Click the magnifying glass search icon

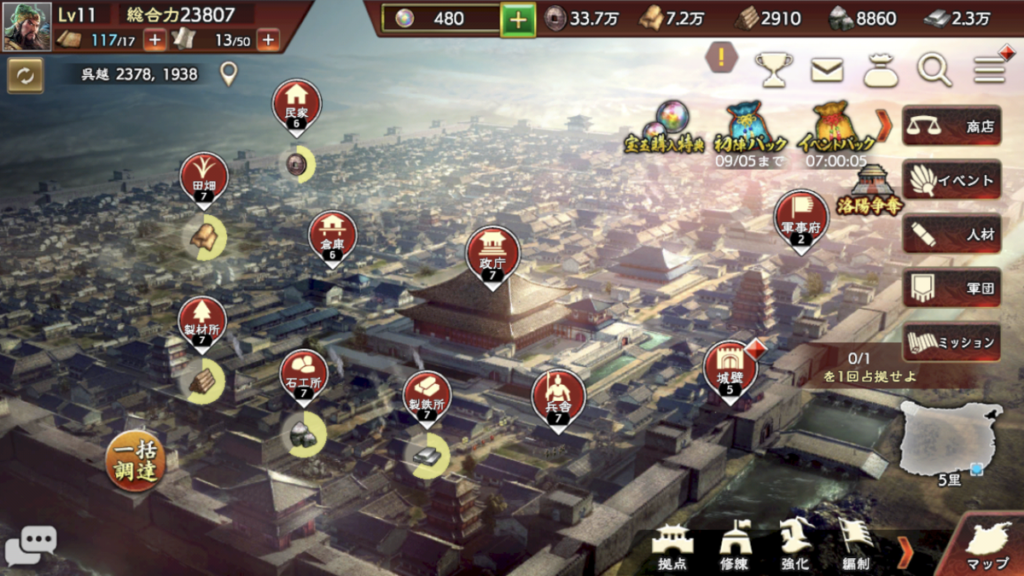(x=935, y=70)
